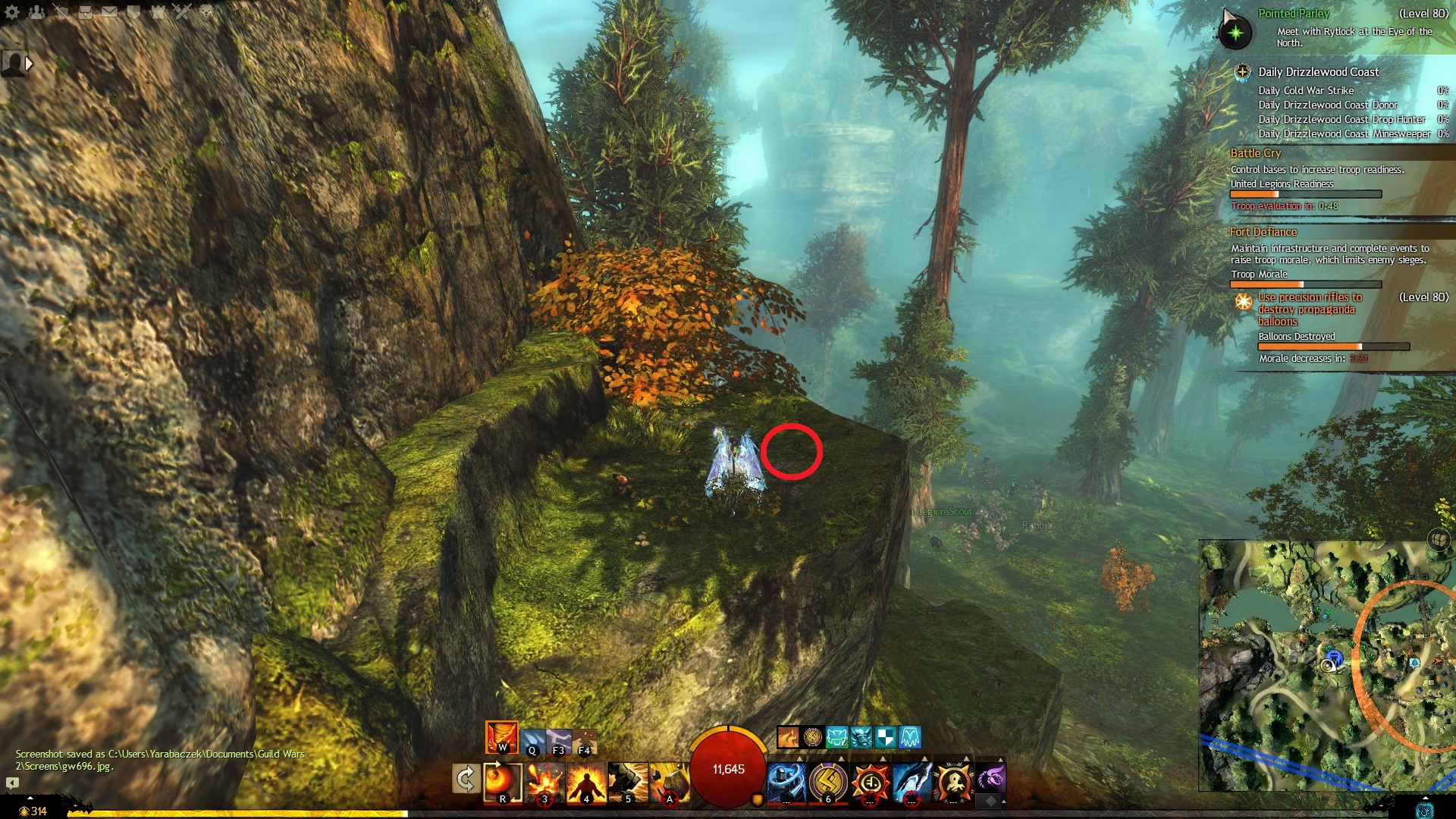Screen dimensions: 1456x819
Task: Select the Pointed Parley story objective
Action: [1294, 14]
